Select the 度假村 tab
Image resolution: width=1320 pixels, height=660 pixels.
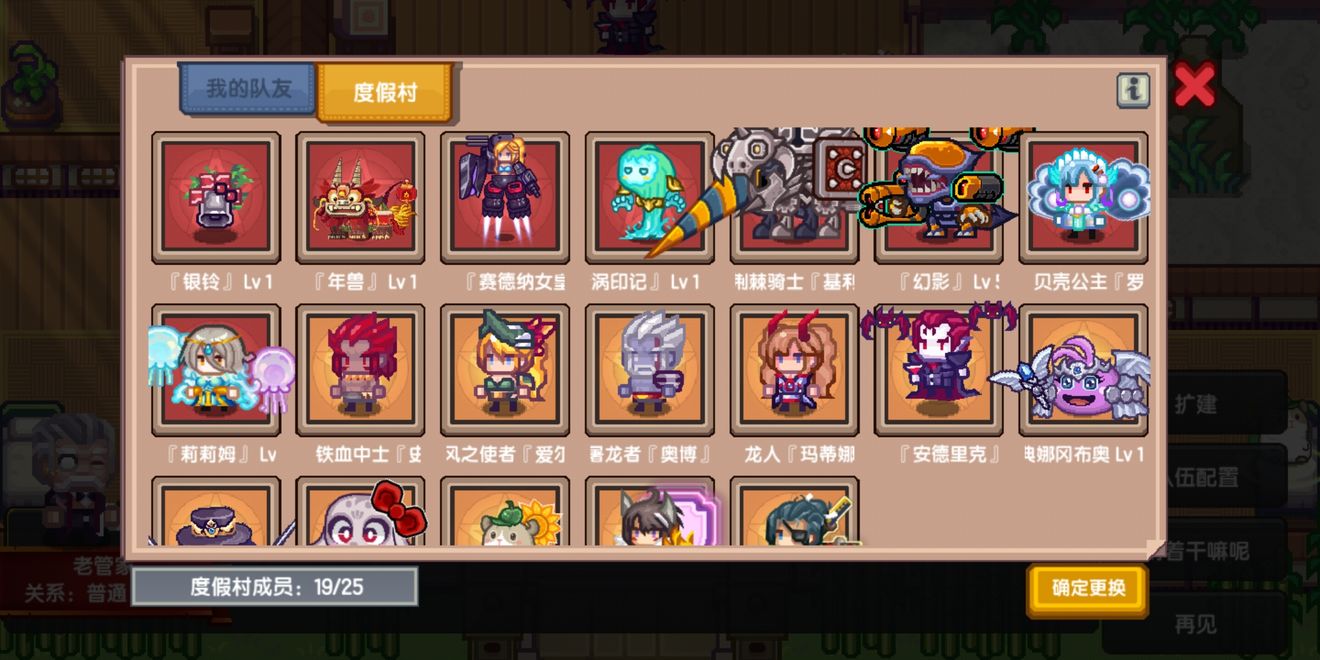click(x=384, y=93)
